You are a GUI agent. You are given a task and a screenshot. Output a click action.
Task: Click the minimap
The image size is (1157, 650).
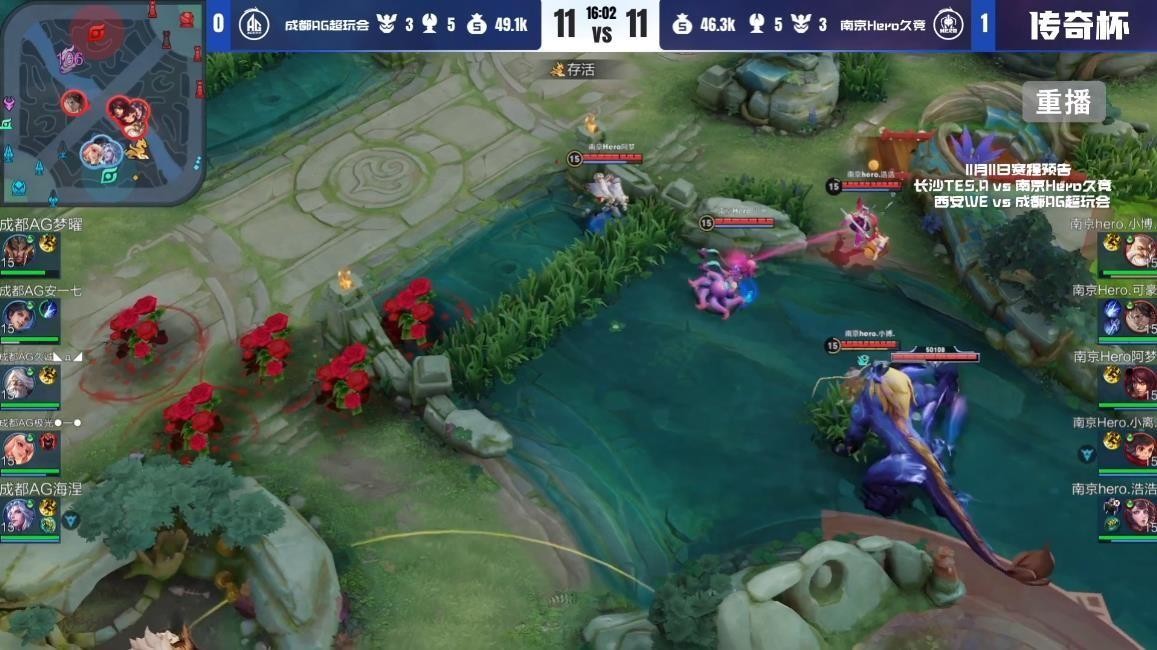102,102
